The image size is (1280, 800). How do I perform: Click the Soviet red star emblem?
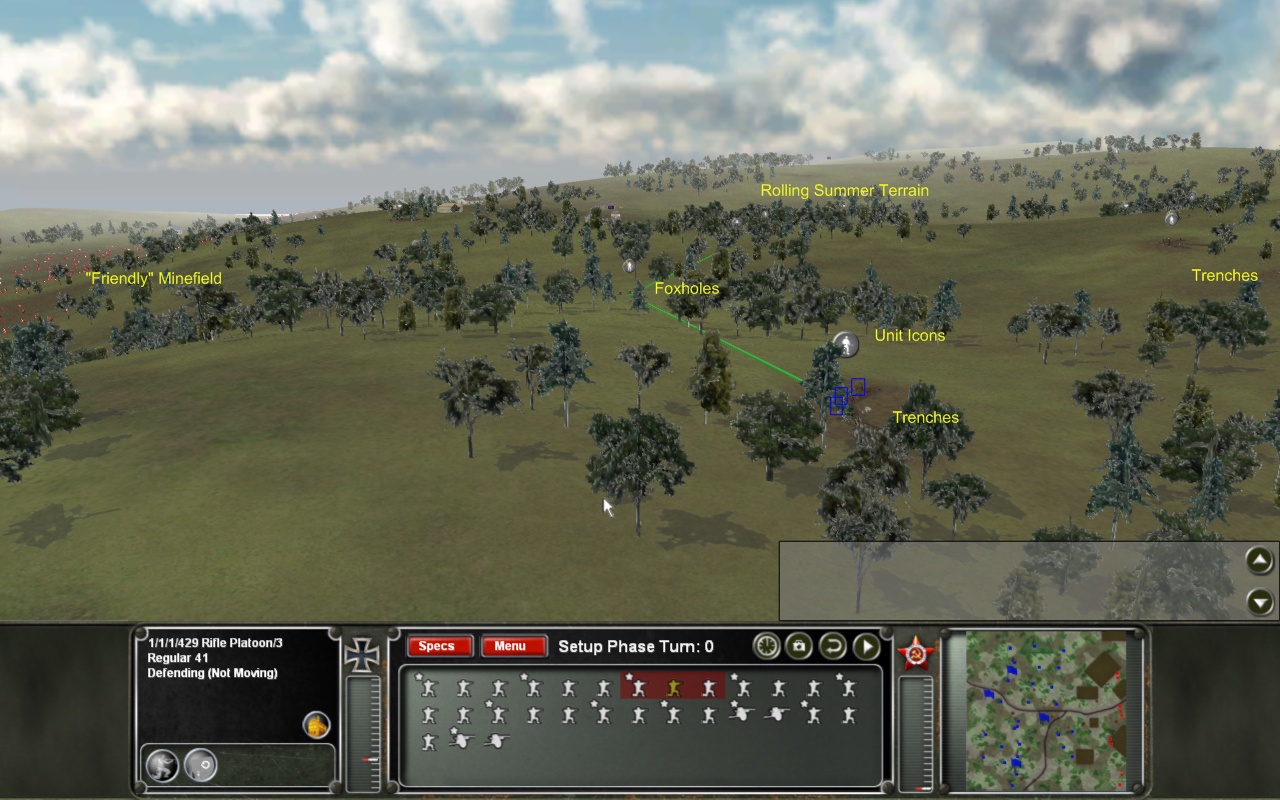[x=913, y=653]
